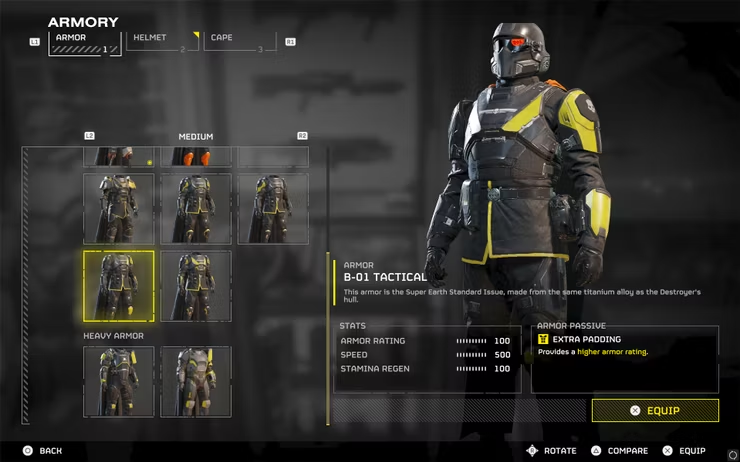The height and width of the screenshot is (462, 740).
Task: Select the black and yellow heavy armor tile
Action: click(119, 381)
